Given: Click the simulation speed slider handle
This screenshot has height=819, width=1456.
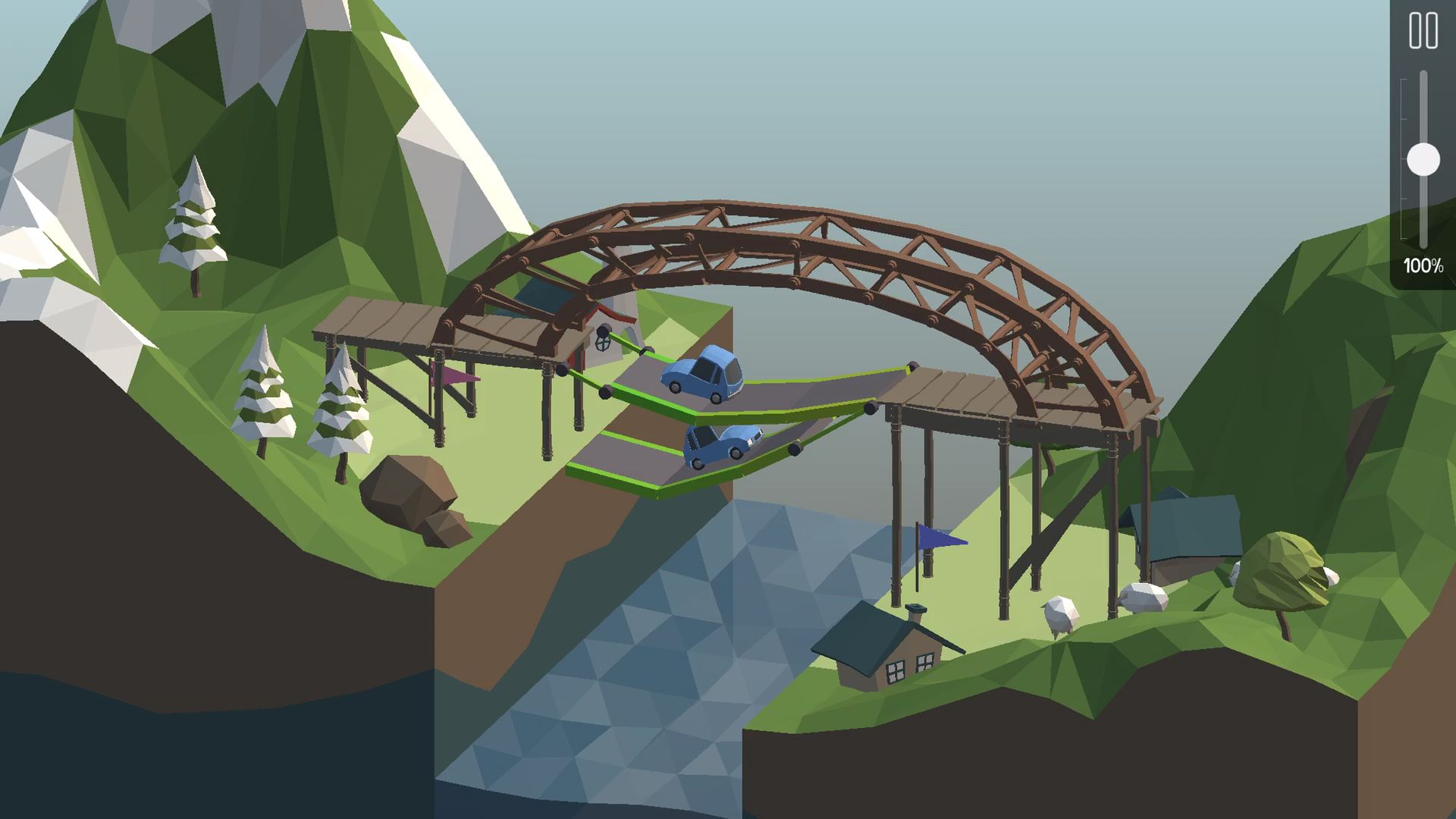Looking at the screenshot, I should coord(1423,160).
